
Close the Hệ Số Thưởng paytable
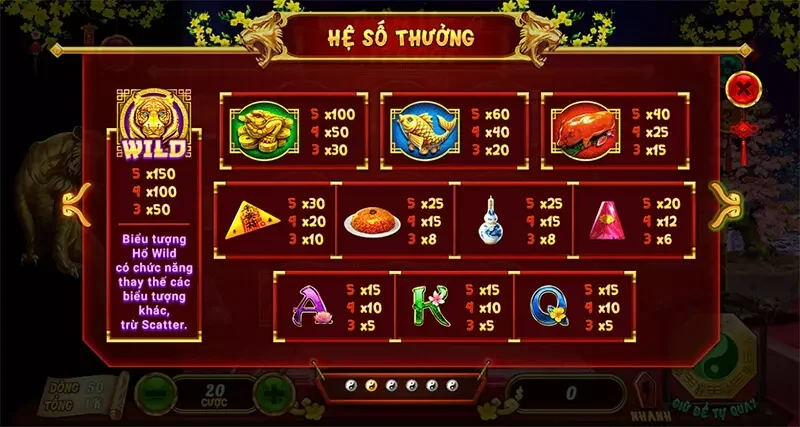(x=743, y=87)
